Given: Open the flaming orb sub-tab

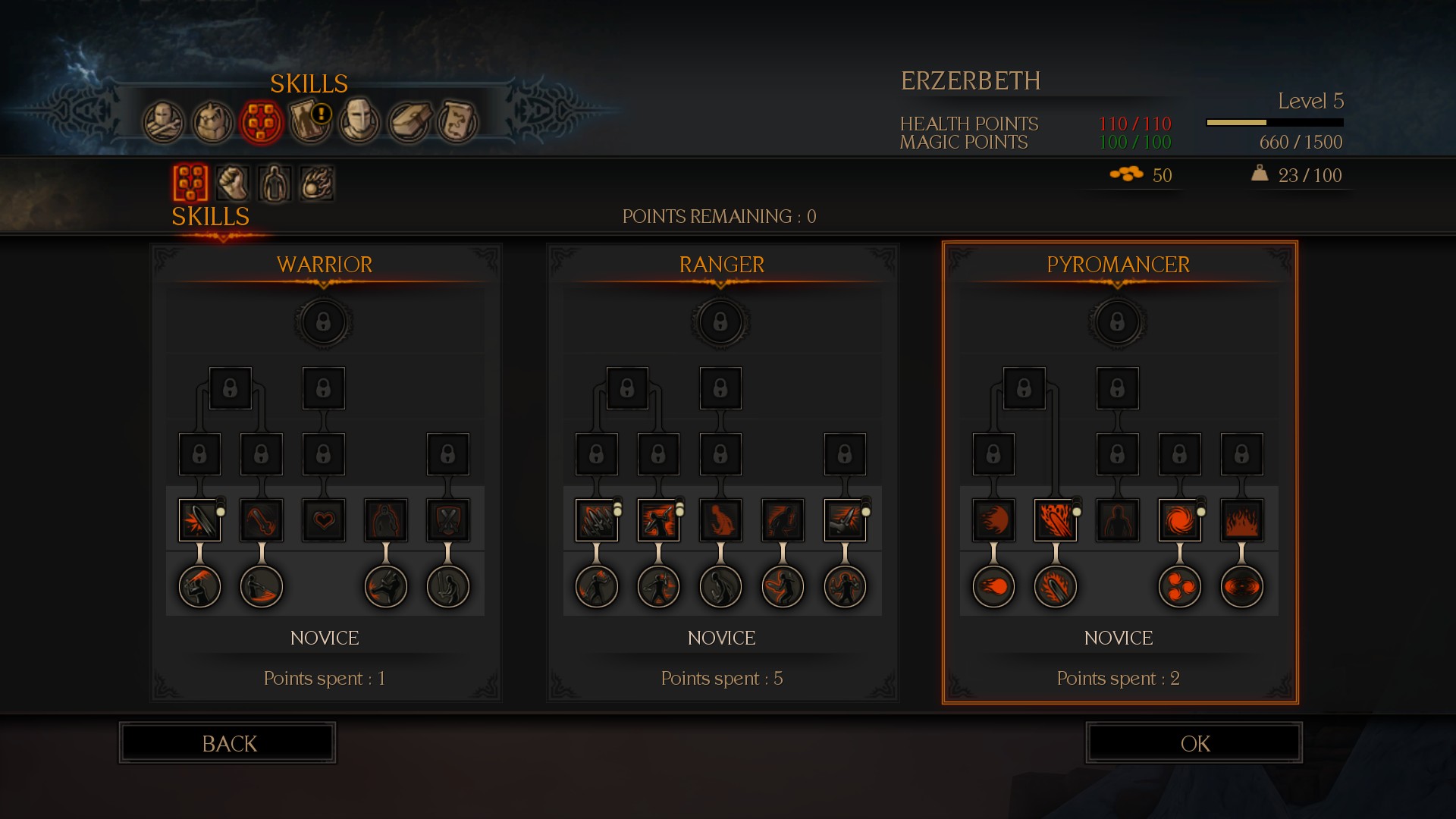Looking at the screenshot, I should pyautogui.click(x=316, y=183).
